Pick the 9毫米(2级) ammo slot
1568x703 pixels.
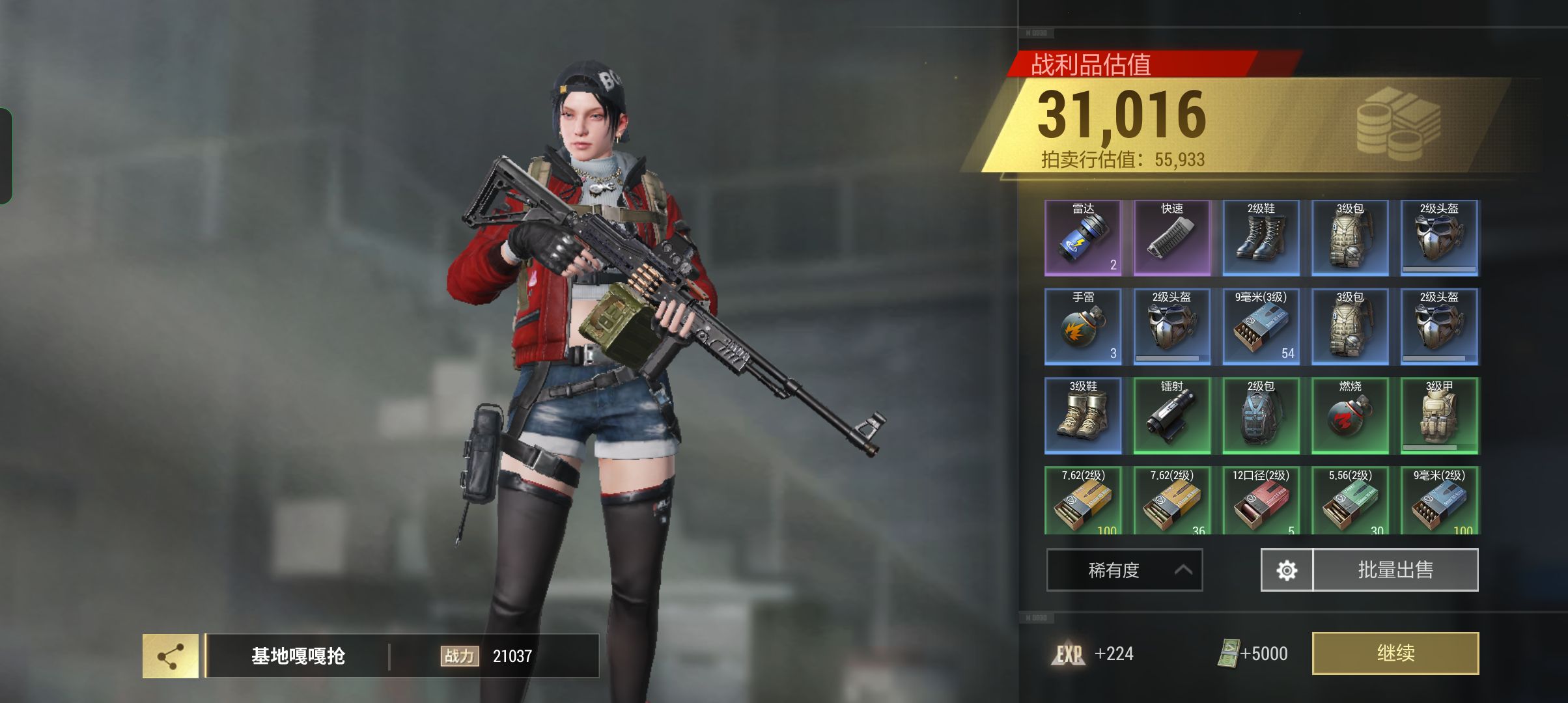(1439, 501)
